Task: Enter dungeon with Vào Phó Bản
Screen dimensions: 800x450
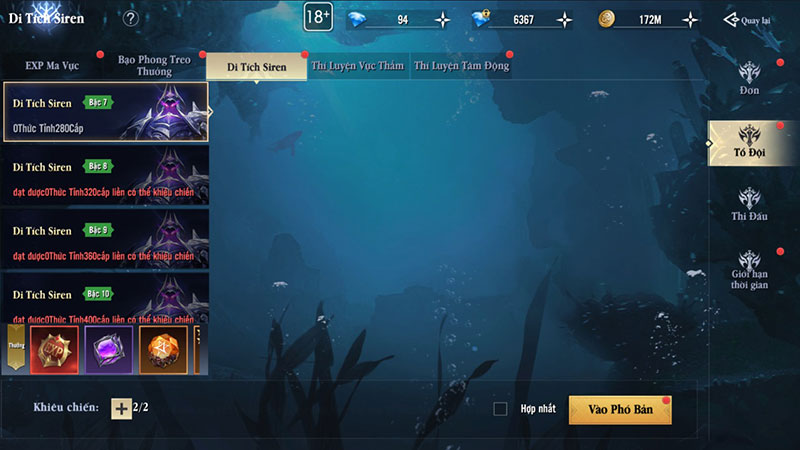Action: (x=619, y=409)
